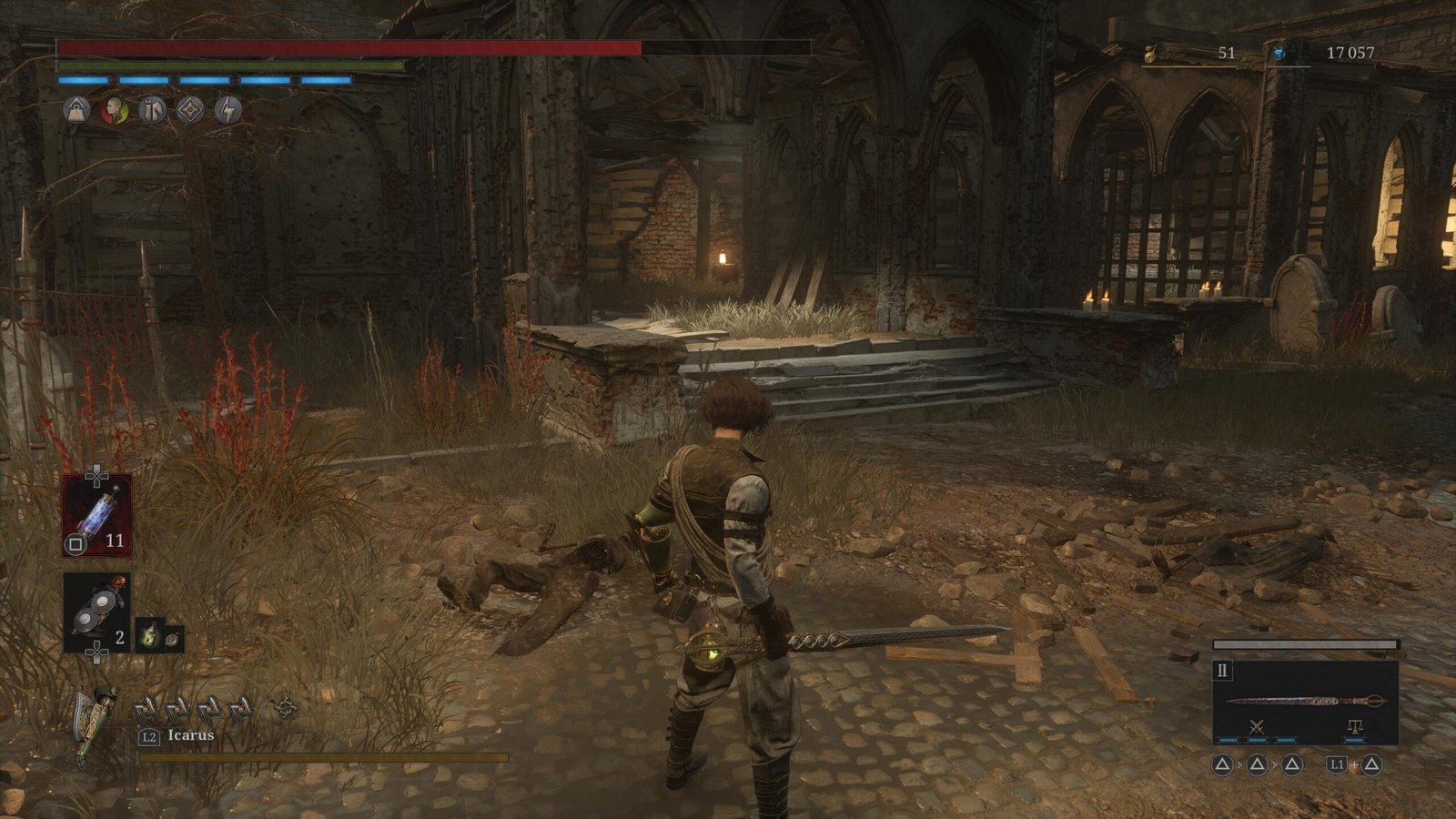The height and width of the screenshot is (819, 1456).
Task: Use the blue Pulse Cell item slot
Action: click(96, 514)
